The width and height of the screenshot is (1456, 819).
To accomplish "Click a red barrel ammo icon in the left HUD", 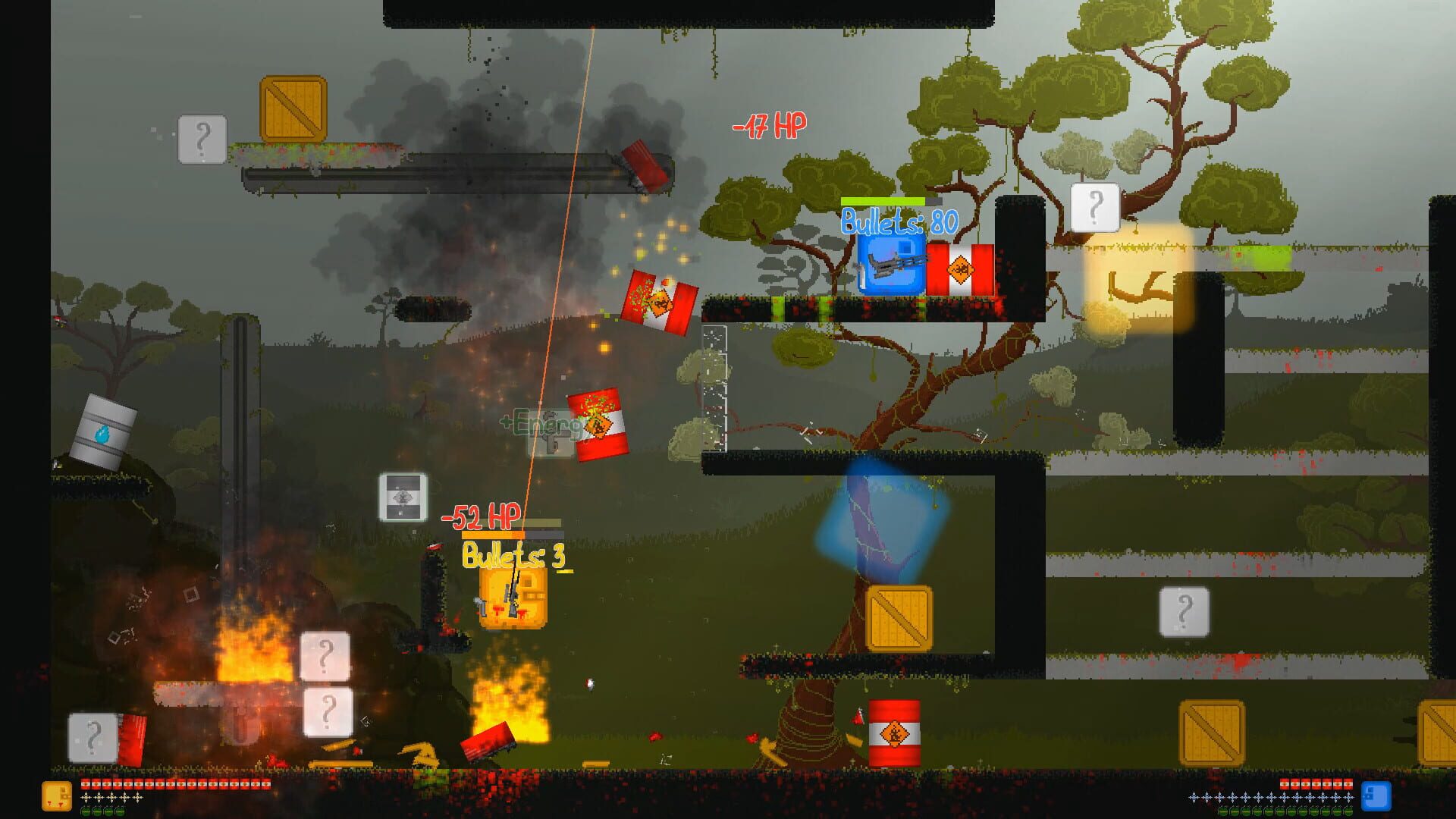I will tap(87, 783).
